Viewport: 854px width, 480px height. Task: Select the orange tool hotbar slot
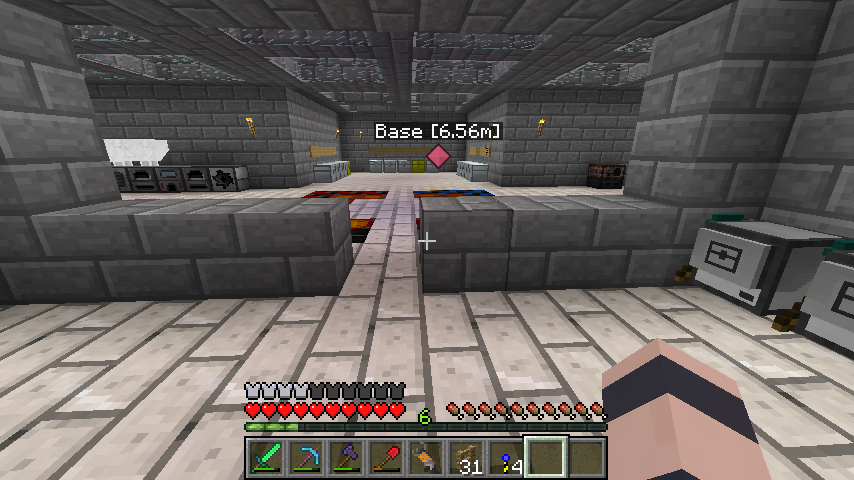pyautogui.click(x=425, y=458)
